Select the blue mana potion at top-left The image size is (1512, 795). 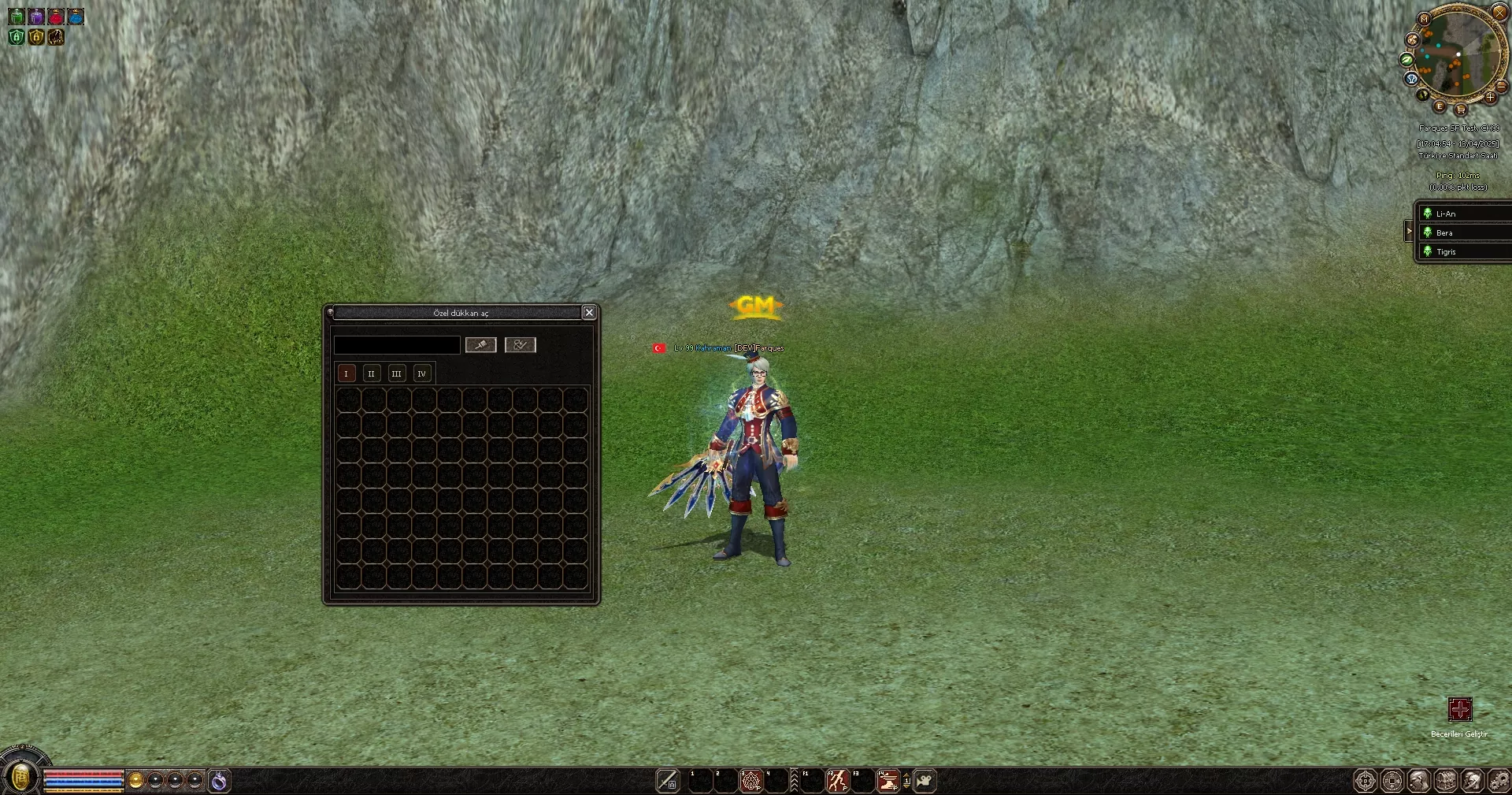pos(75,17)
